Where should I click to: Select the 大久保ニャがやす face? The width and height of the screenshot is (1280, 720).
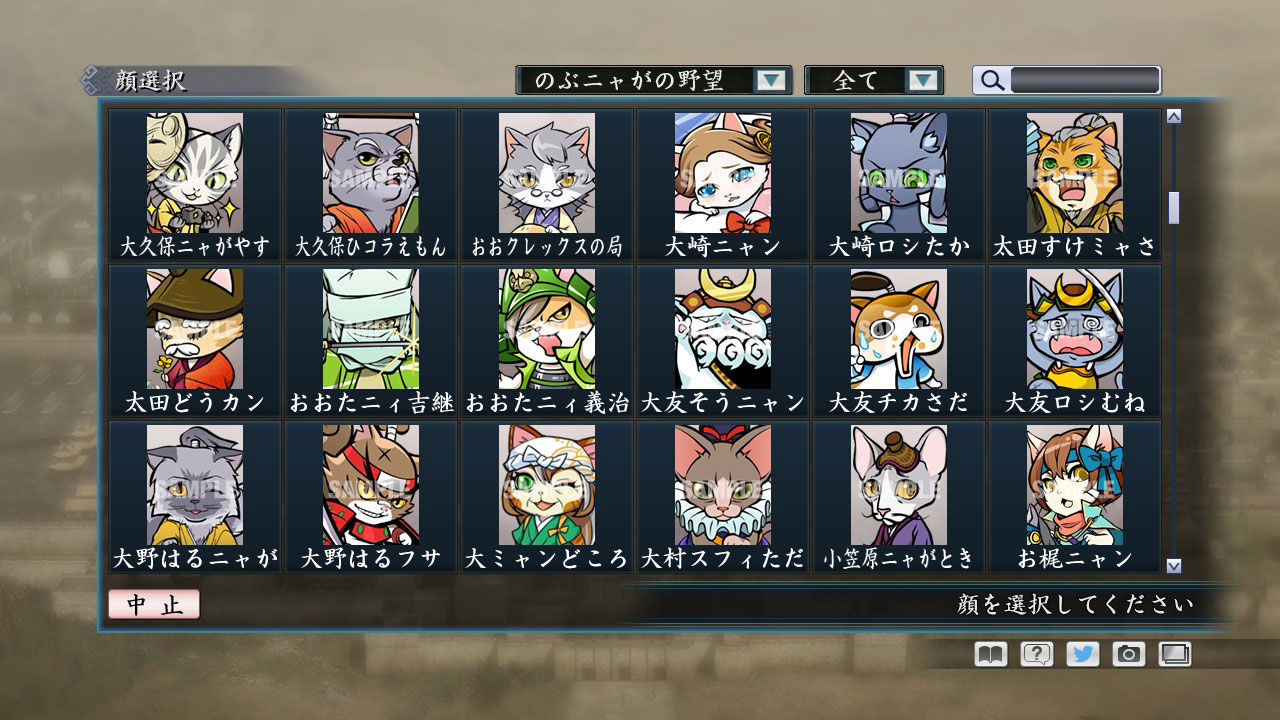pyautogui.click(x=194, y=172)
